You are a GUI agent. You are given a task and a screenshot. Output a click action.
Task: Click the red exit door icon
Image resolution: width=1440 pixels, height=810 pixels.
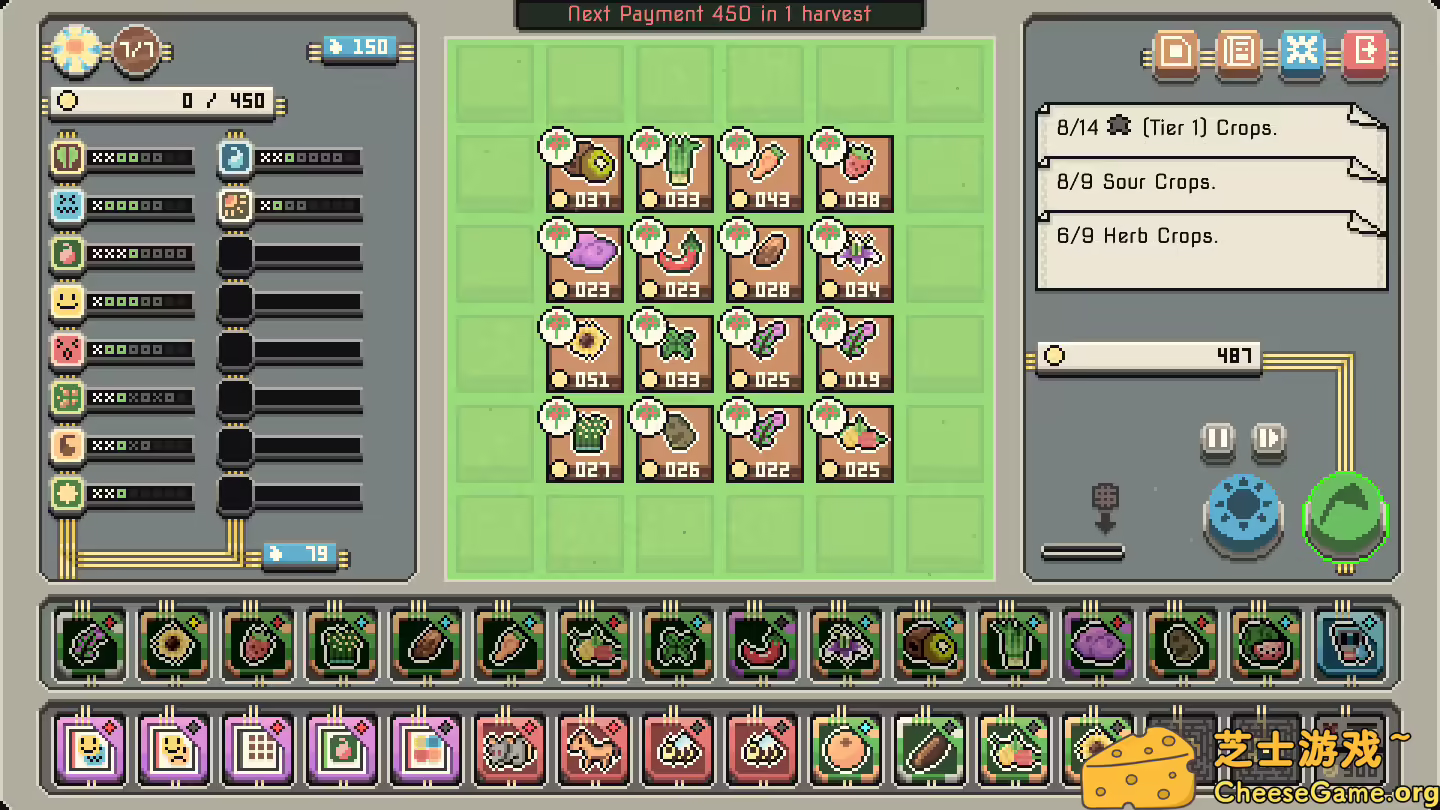[x=1364, y=53]
